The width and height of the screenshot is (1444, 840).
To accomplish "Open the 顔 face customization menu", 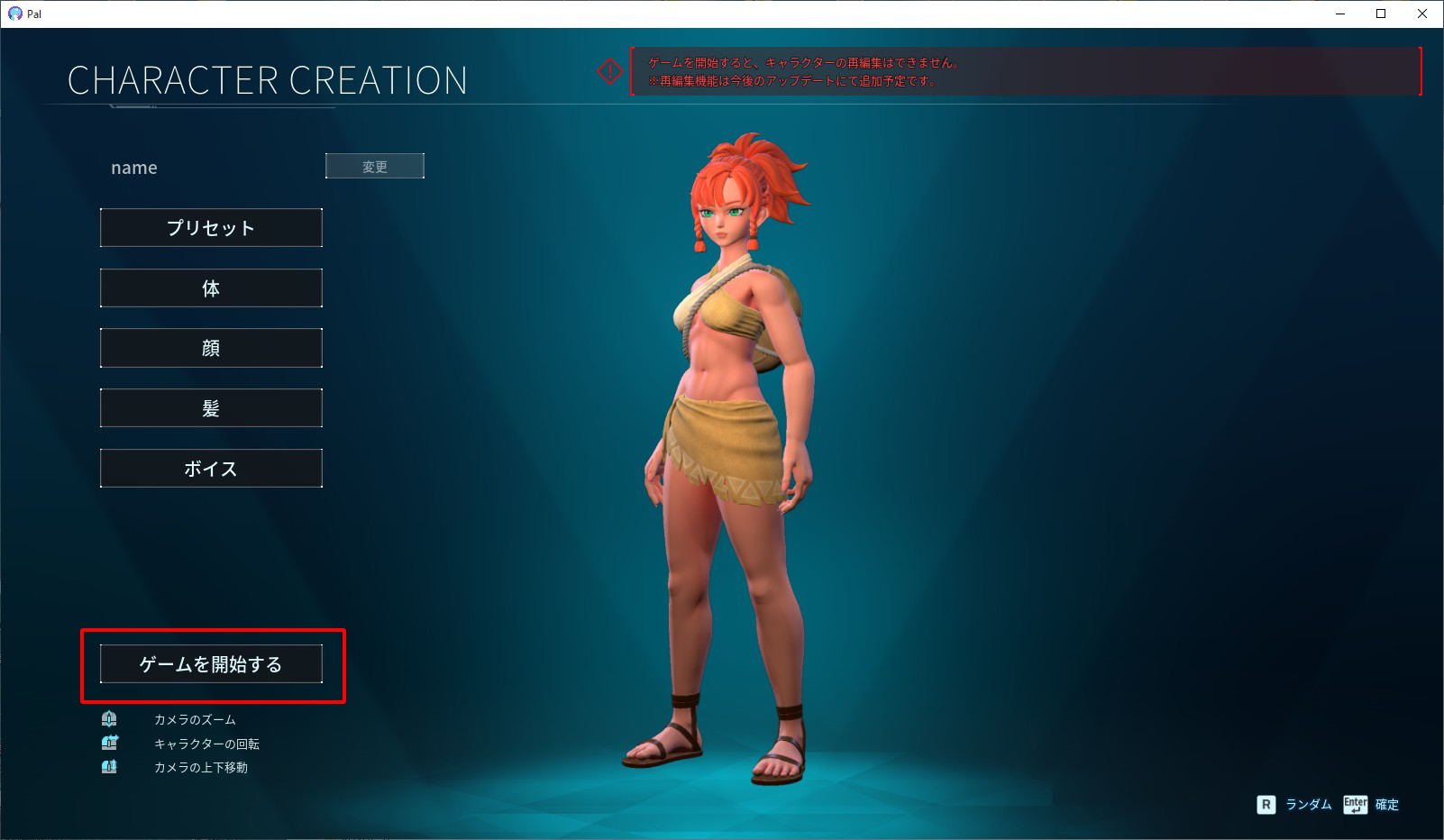I will tap(211, 348).
